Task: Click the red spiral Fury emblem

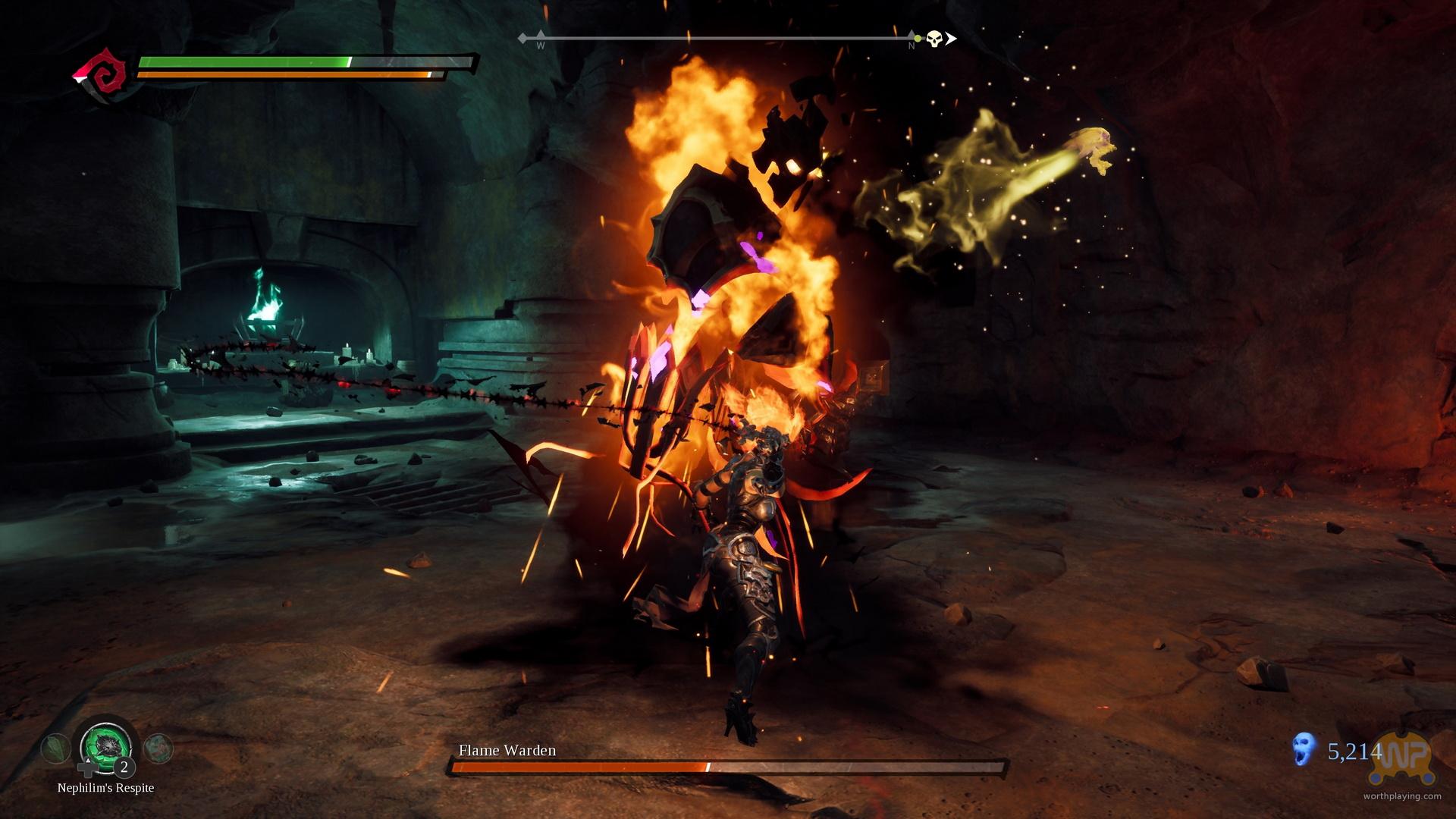Action: point(100,74)
